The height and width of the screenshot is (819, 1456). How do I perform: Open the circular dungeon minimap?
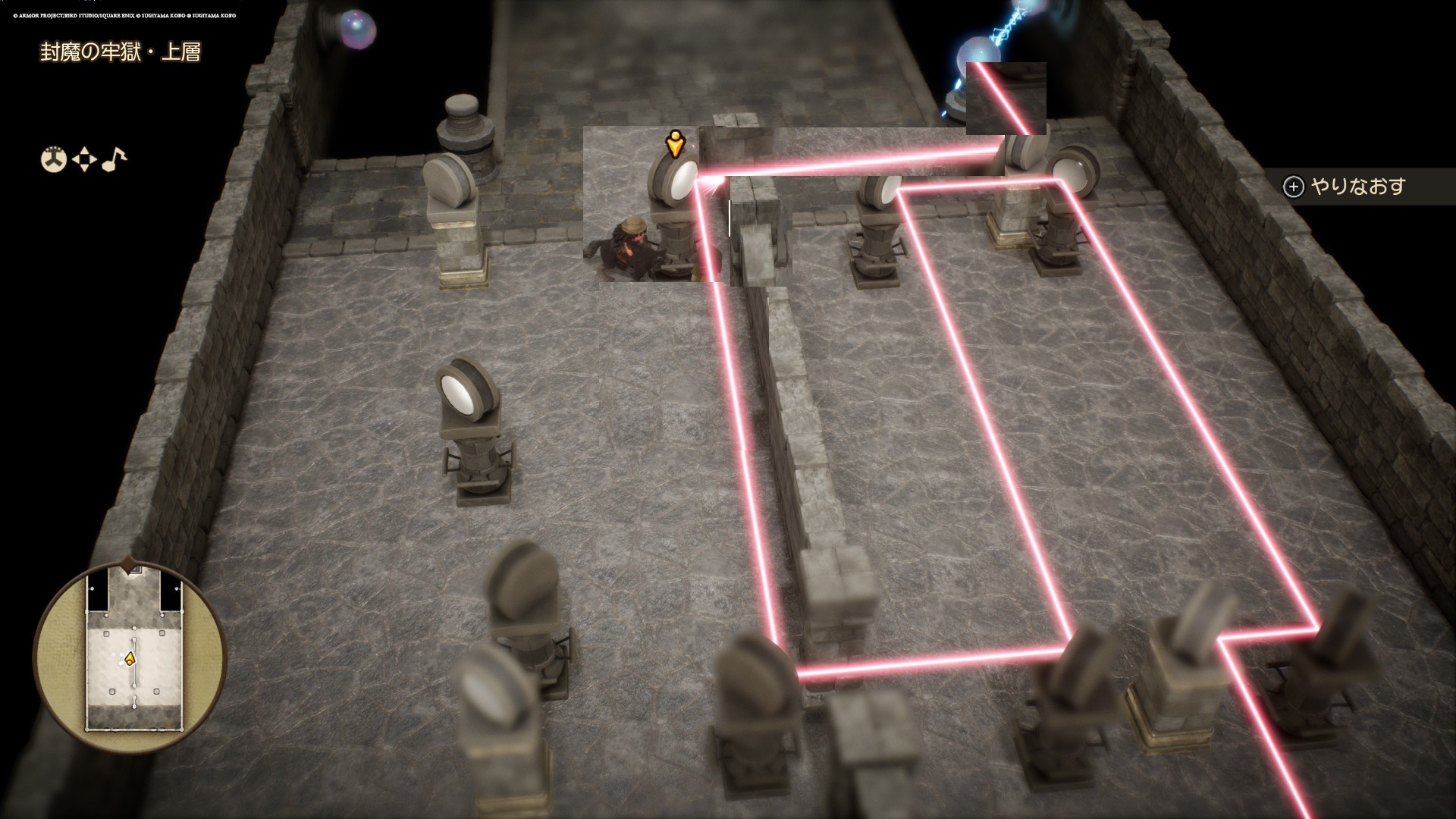(x=130, y=657)
